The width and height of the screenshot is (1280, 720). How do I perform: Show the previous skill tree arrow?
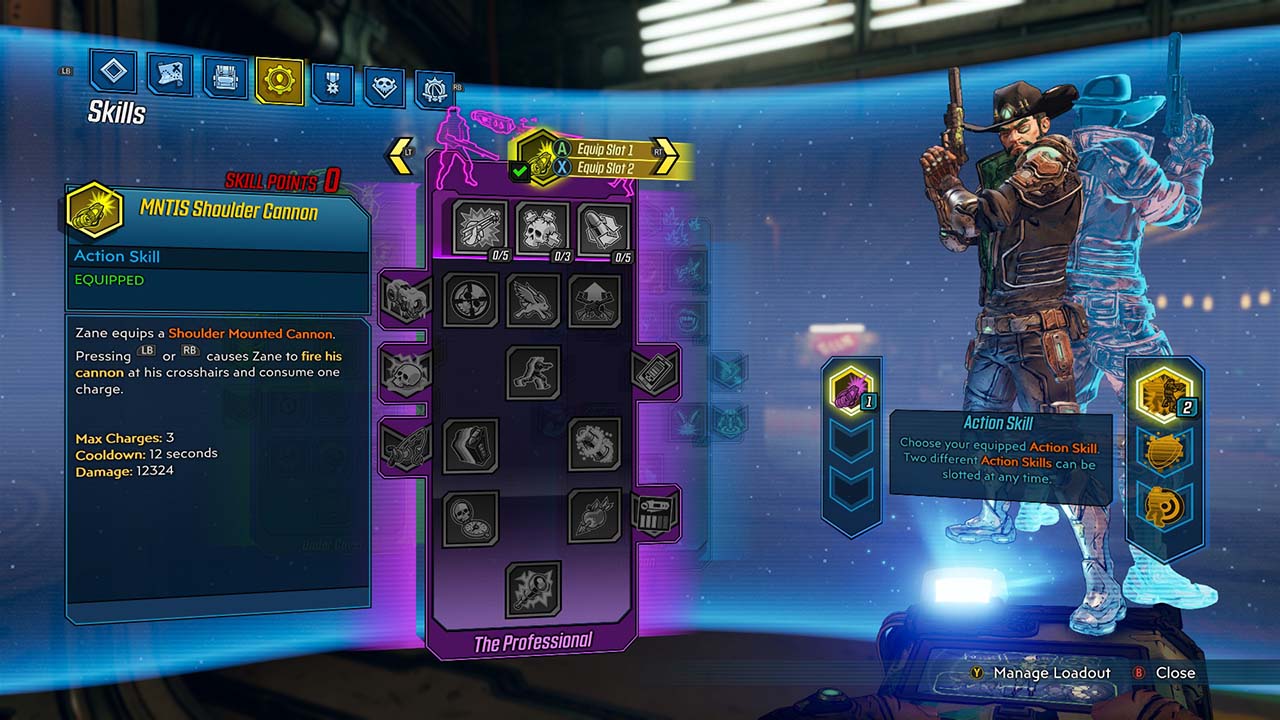pos(400,155)
